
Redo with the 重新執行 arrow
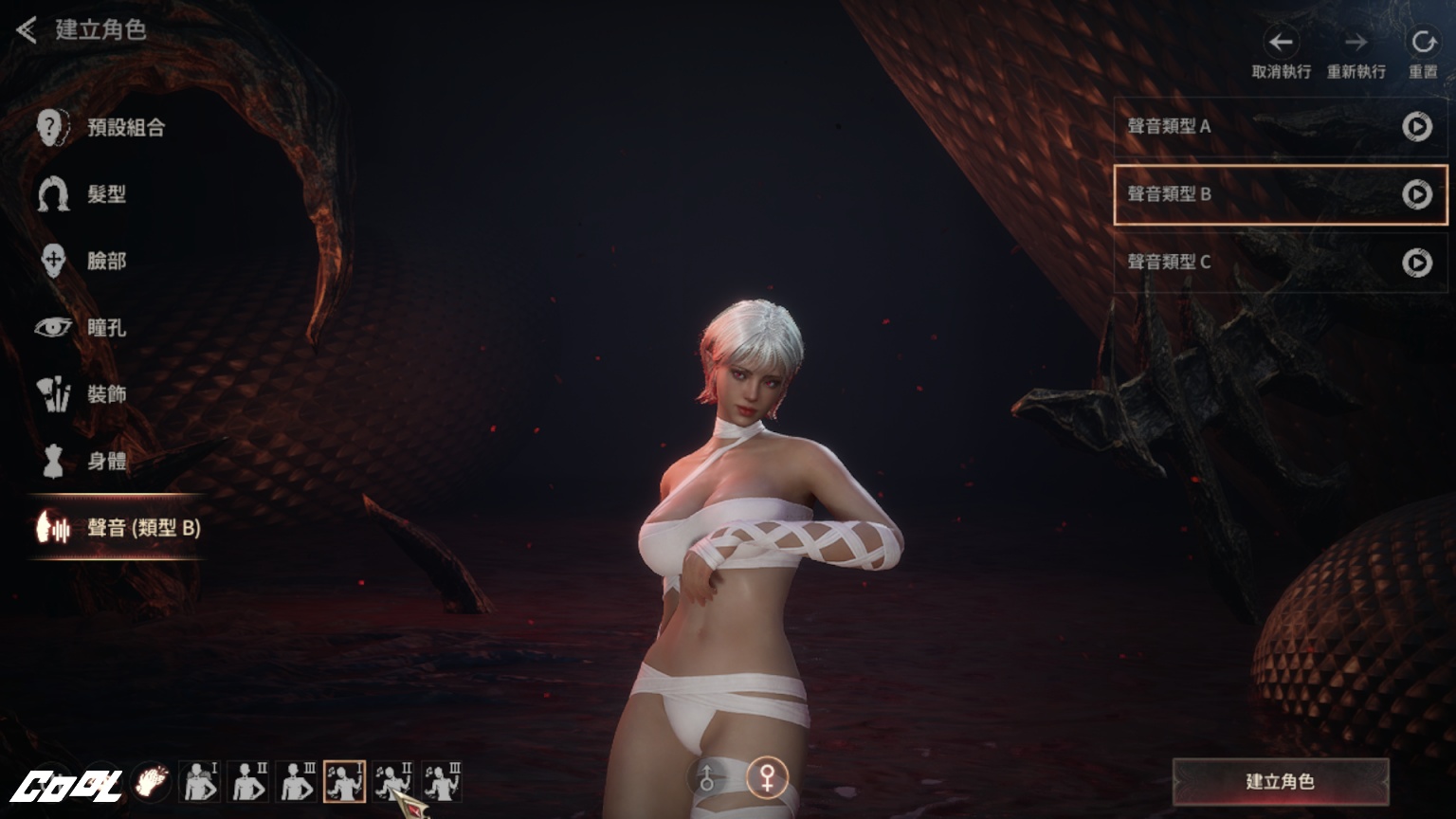pos(1356,43)
